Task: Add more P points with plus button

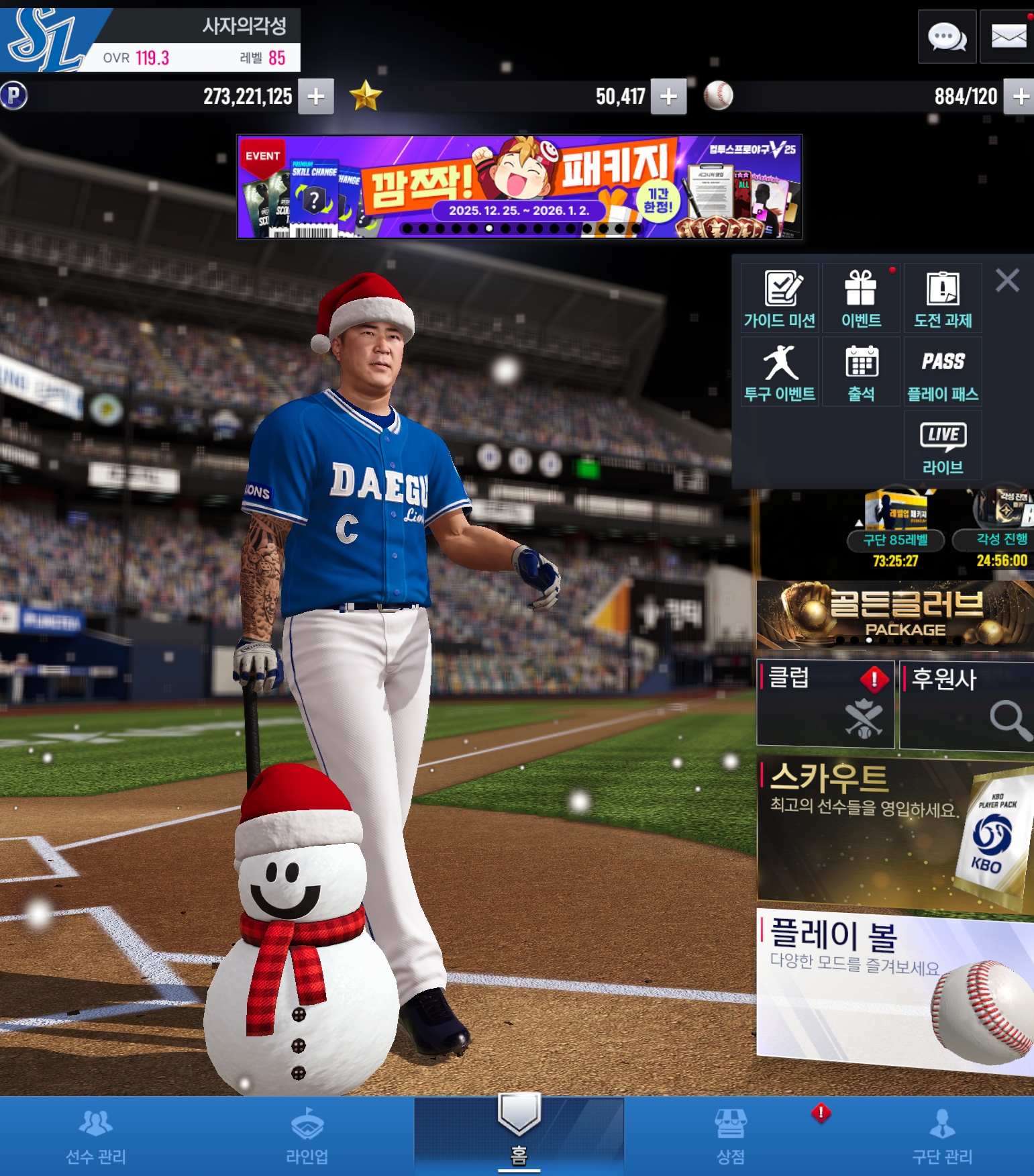Action: (316, 97)
